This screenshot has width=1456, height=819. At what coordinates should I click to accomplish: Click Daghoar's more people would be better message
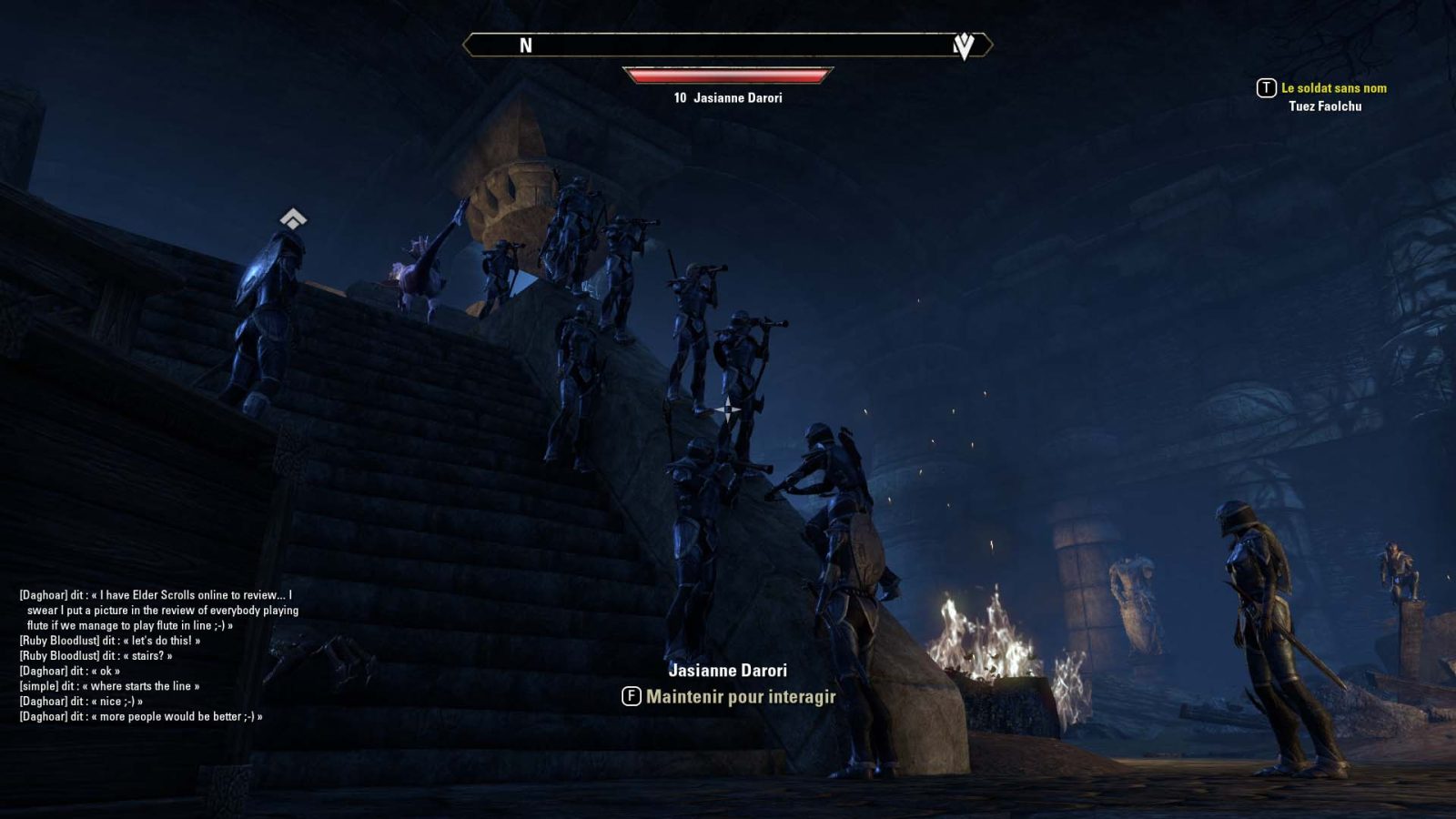[x=141, y=715]
